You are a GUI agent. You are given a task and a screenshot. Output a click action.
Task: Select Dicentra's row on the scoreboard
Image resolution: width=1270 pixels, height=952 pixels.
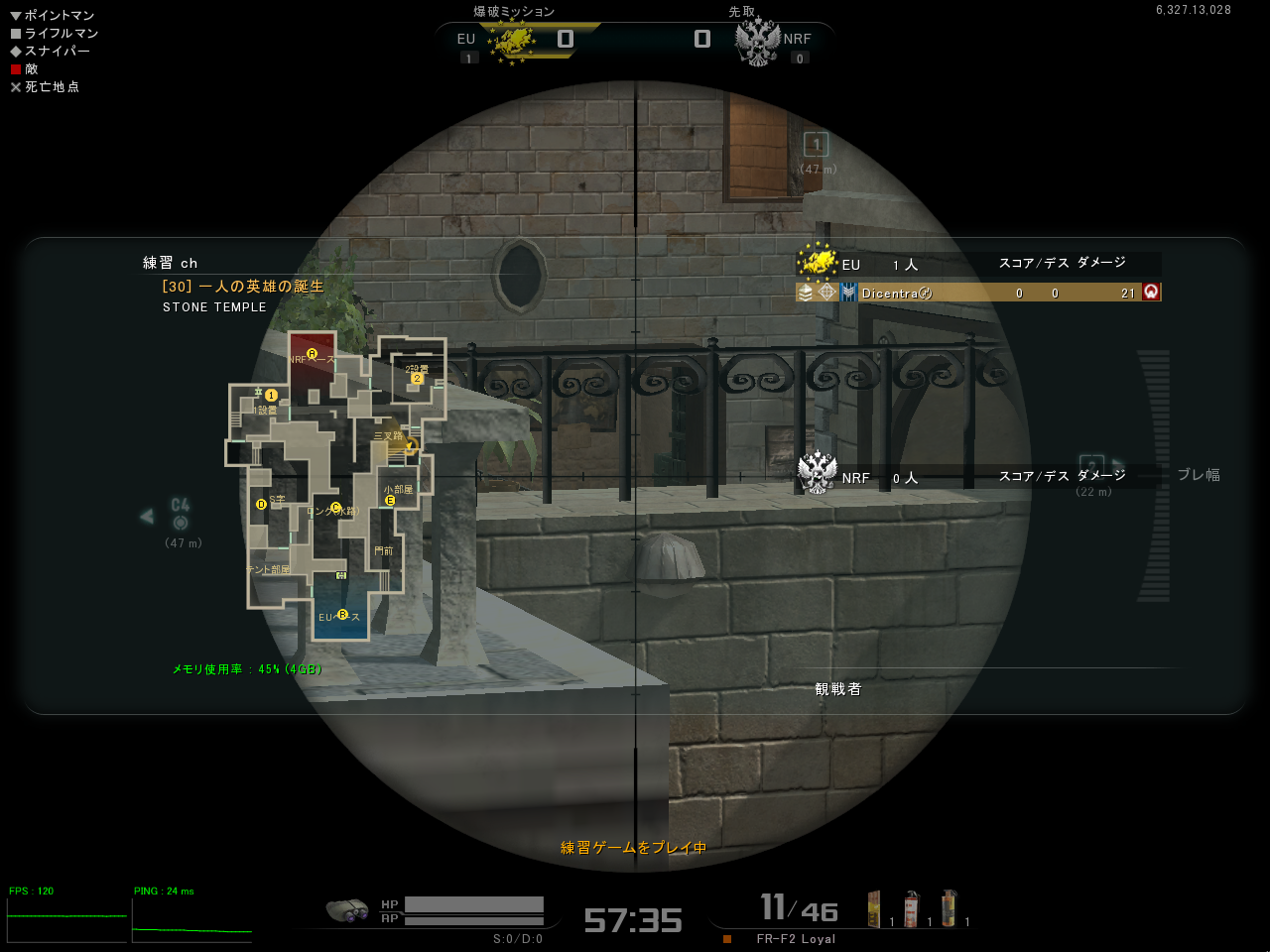pyautogui.click(x=977, y=293)
